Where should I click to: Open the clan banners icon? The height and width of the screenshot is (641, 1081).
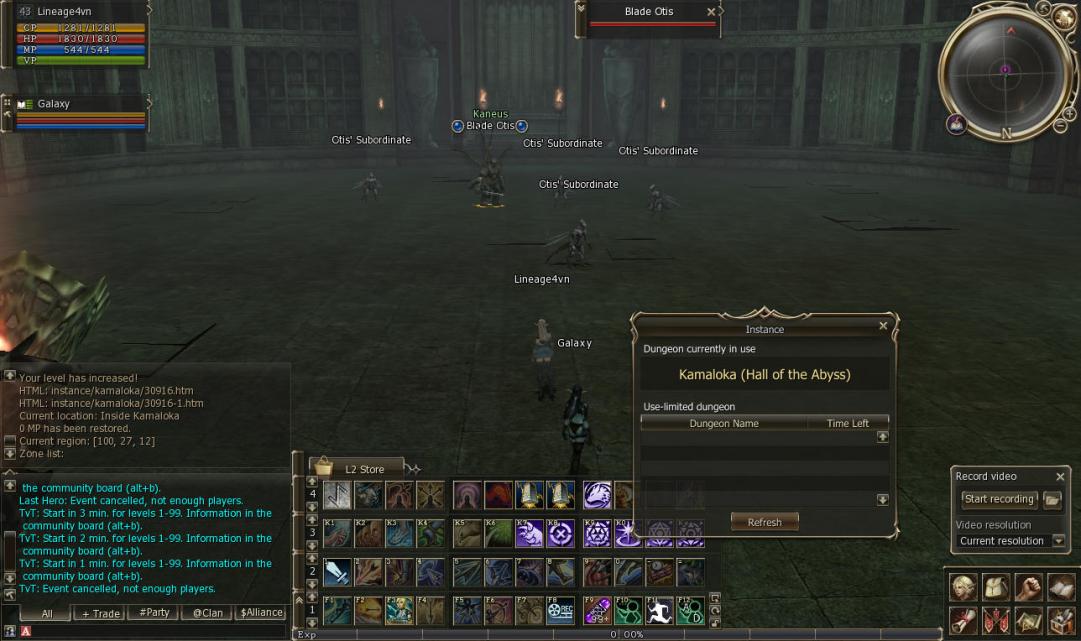pyautogui.click(x=995, y=620)
